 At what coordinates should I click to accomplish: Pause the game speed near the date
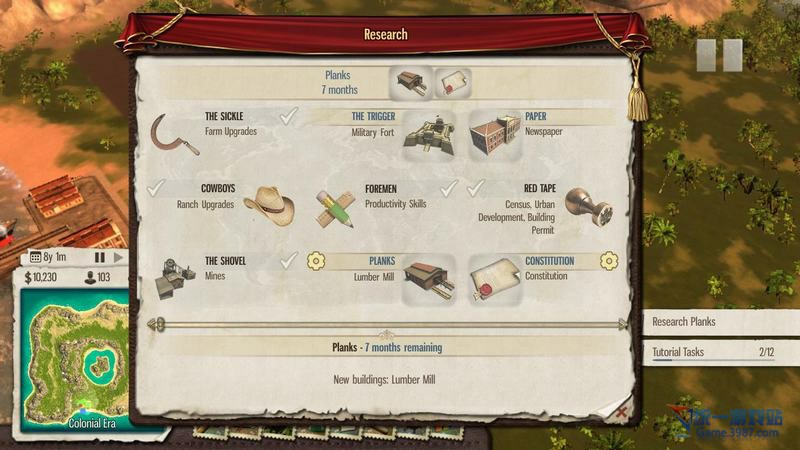[x=100, y=257]
